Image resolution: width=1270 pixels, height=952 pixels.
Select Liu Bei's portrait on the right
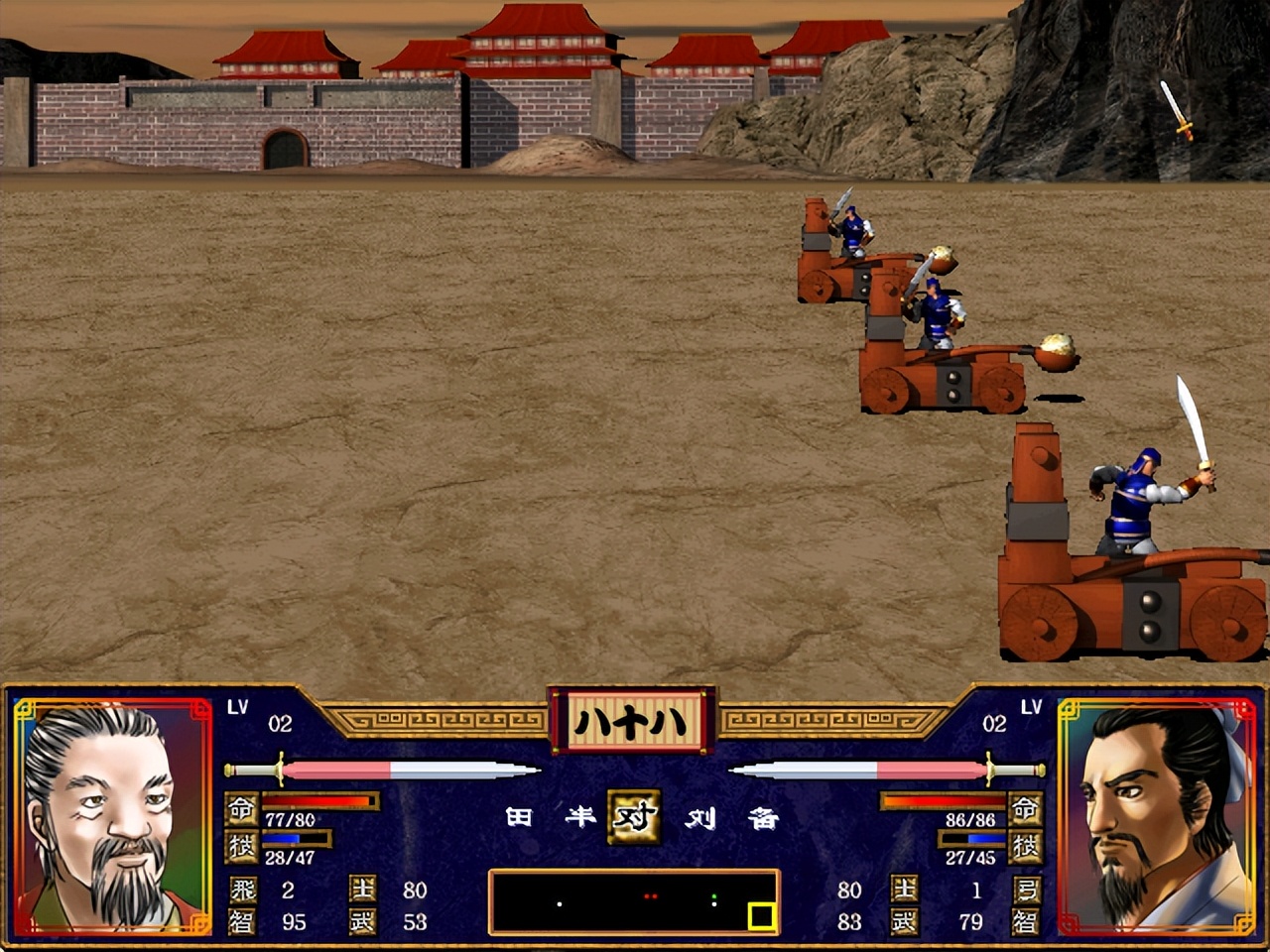pos(1157,815)
